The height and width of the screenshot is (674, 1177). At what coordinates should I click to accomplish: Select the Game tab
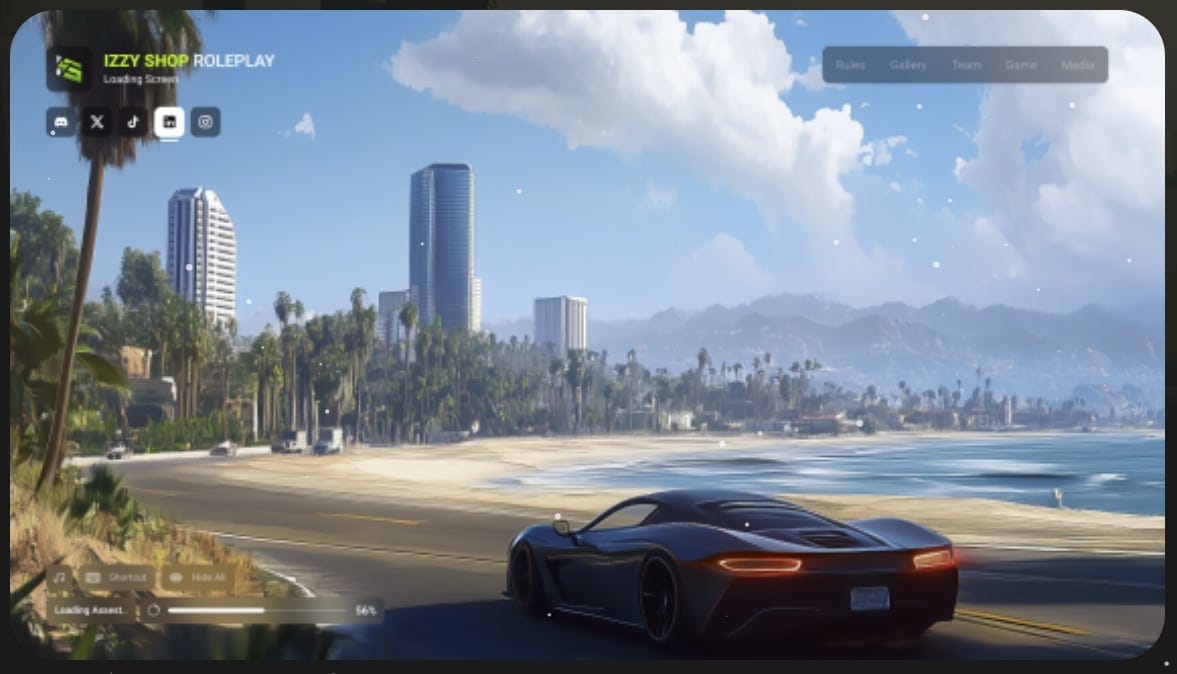click(1020, 65)
